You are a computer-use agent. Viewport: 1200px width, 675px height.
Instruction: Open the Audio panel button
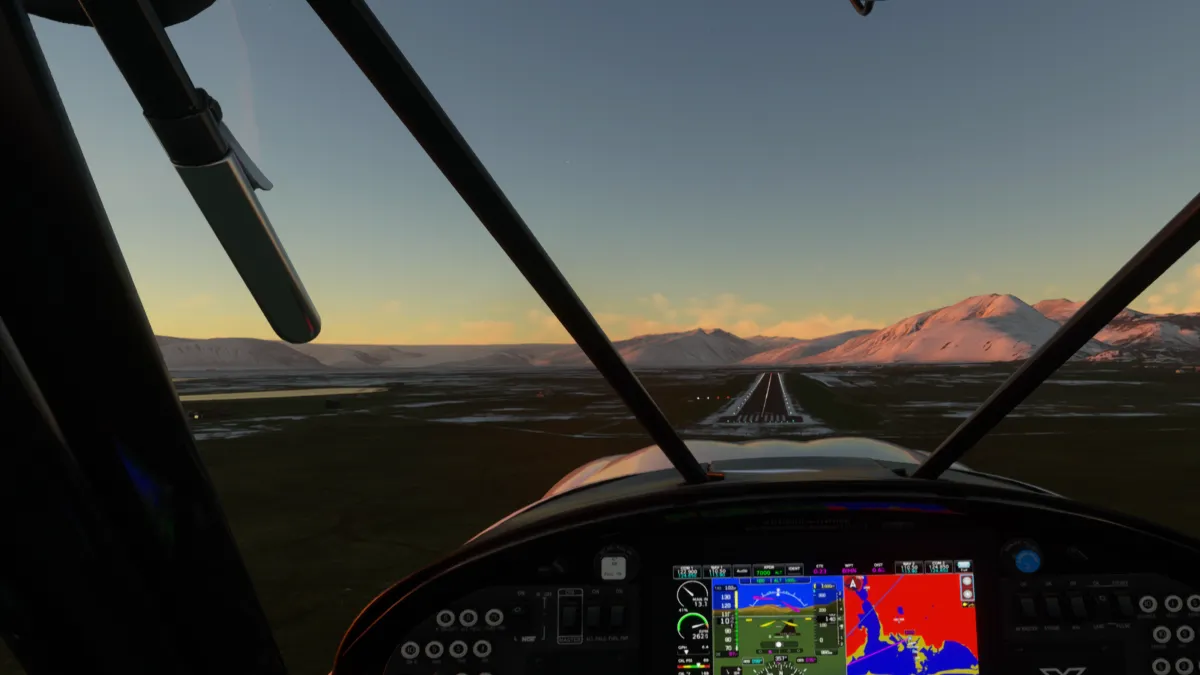click(x=741, y=570)
